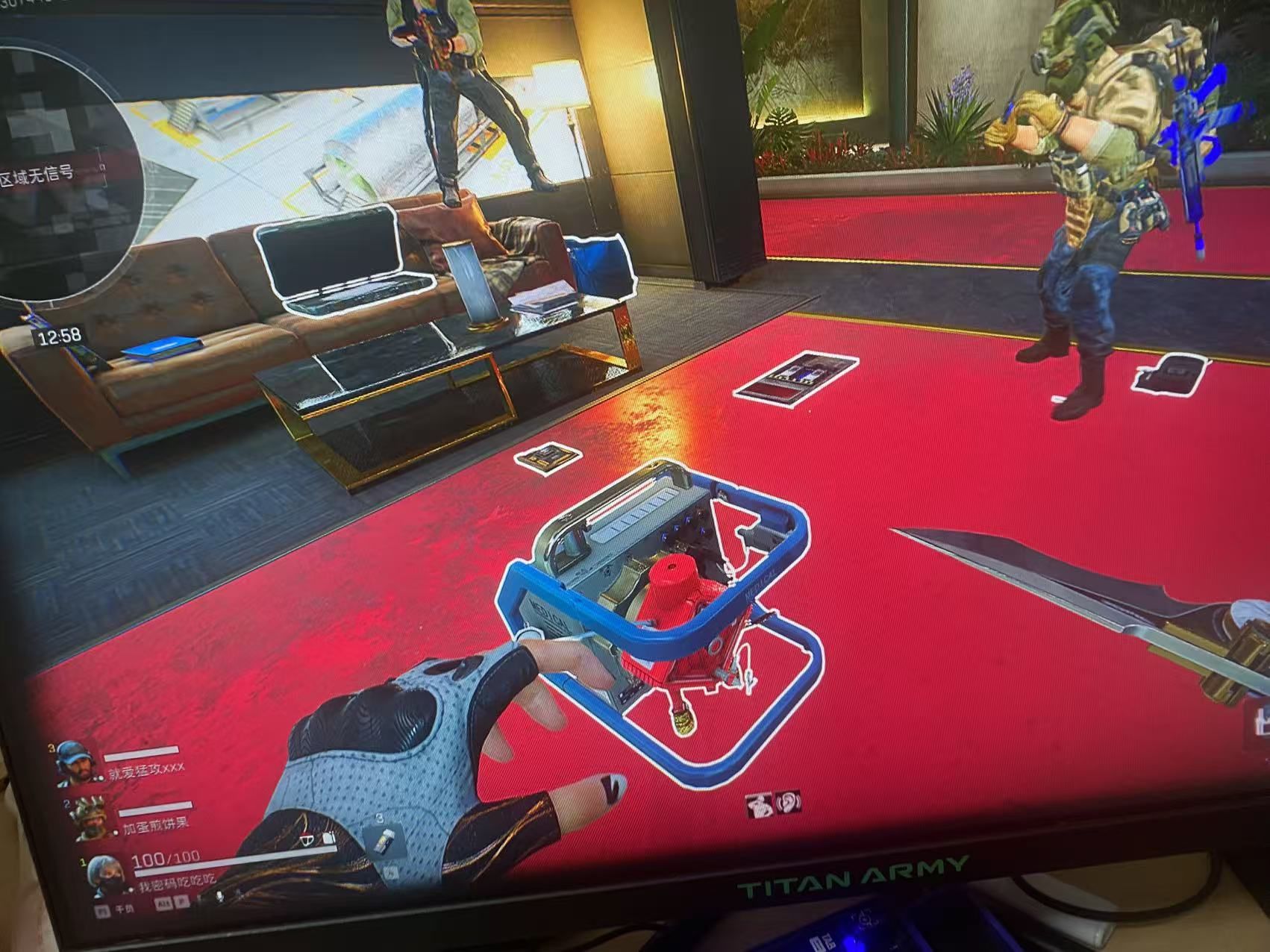The width and height of the screenshot is (1270, 952).
Task: Click the ear hearing status icon
Action: [x=788, y=802]
